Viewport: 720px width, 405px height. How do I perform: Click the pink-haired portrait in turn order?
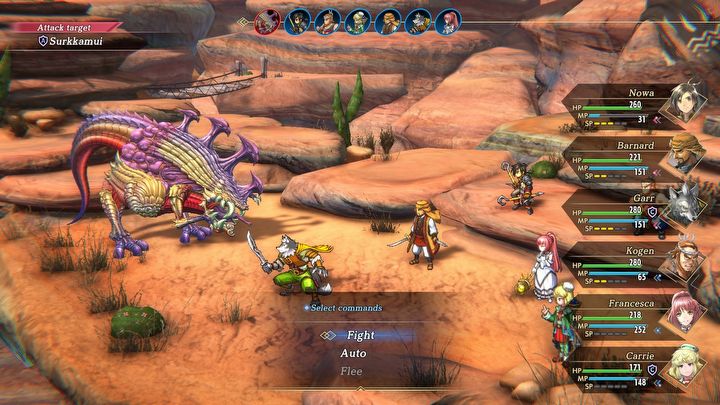click(x=447, y=21)
